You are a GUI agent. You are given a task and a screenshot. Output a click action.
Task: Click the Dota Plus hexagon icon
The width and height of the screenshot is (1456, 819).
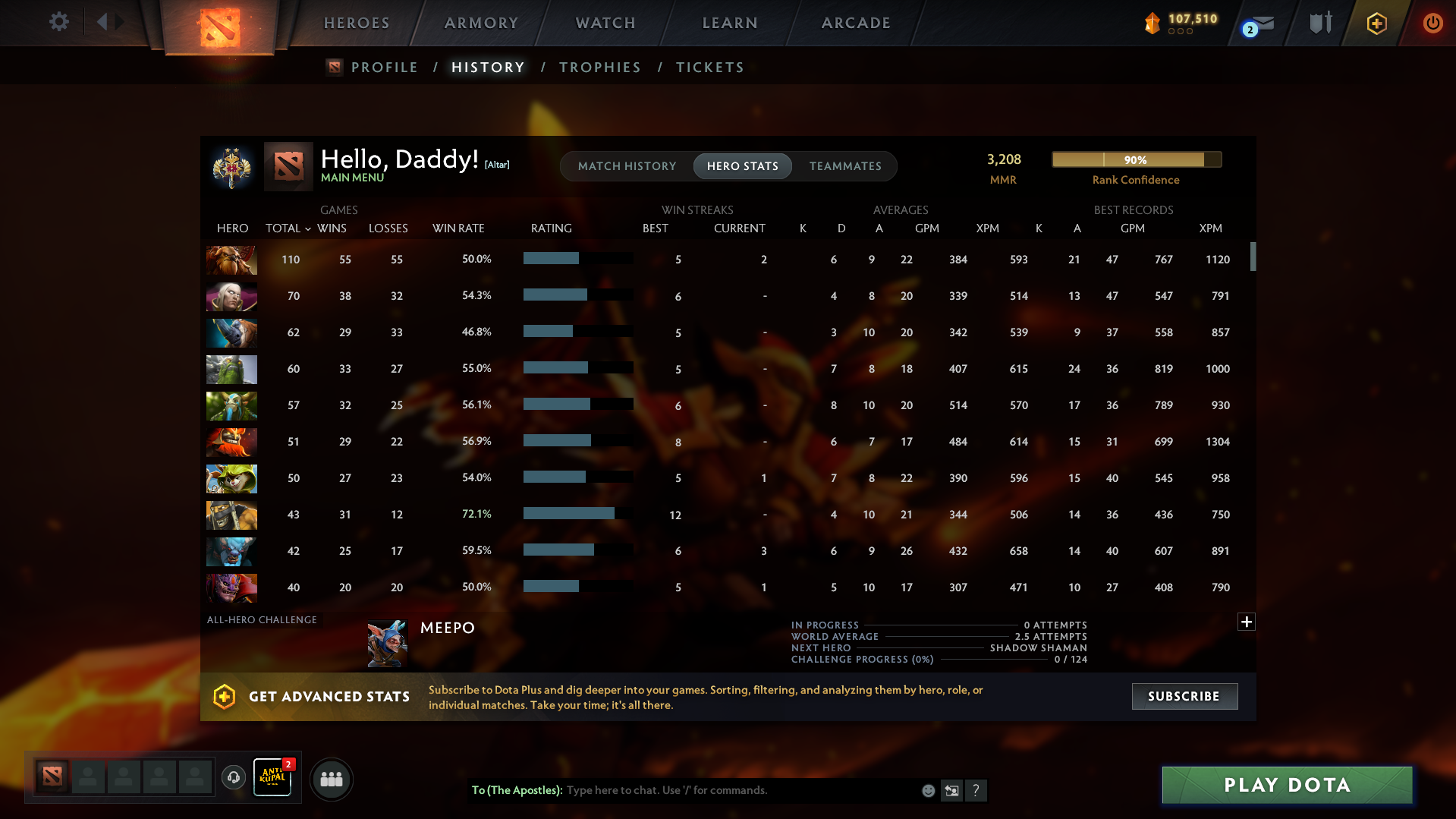pos(1376,23)
